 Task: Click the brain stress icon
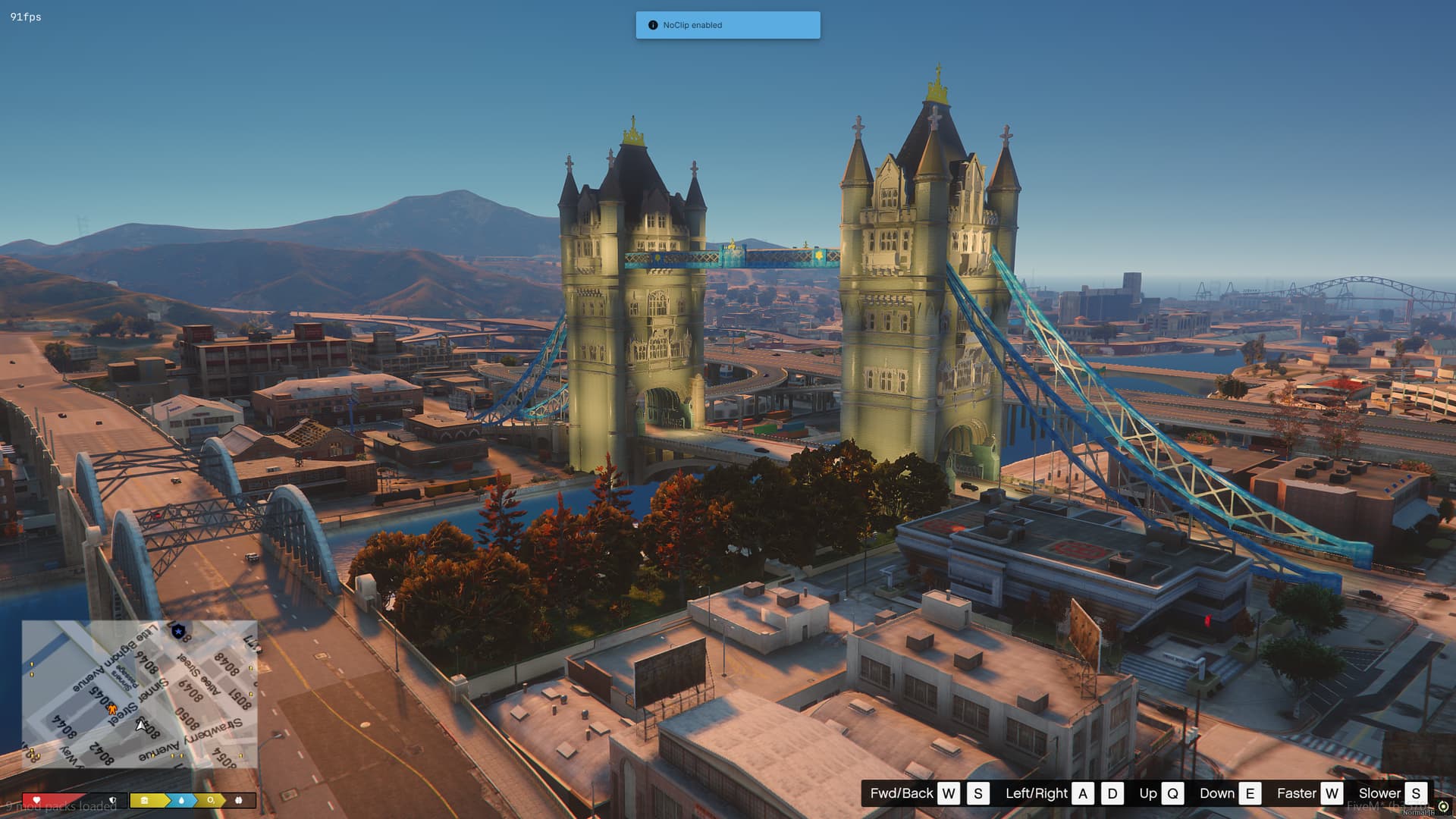coord(239,800)
